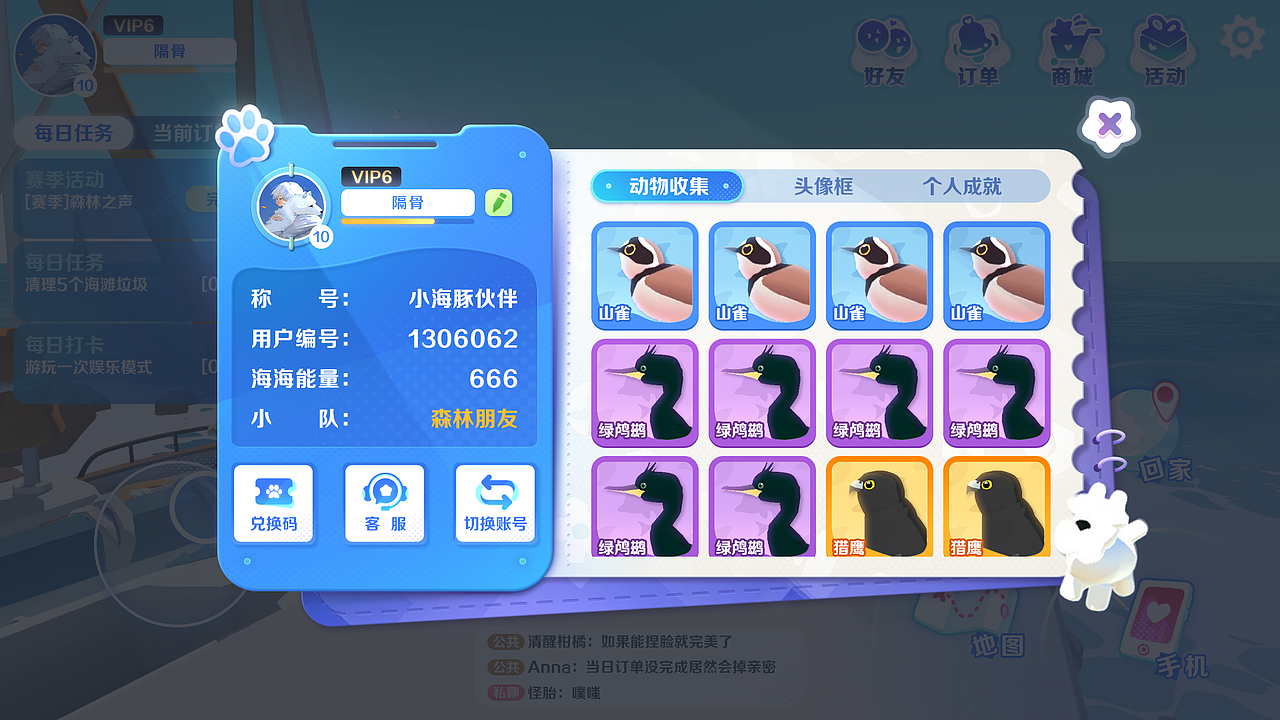
Task: Select the 动物收集 collection tab
Action: [x=667, y=186]
